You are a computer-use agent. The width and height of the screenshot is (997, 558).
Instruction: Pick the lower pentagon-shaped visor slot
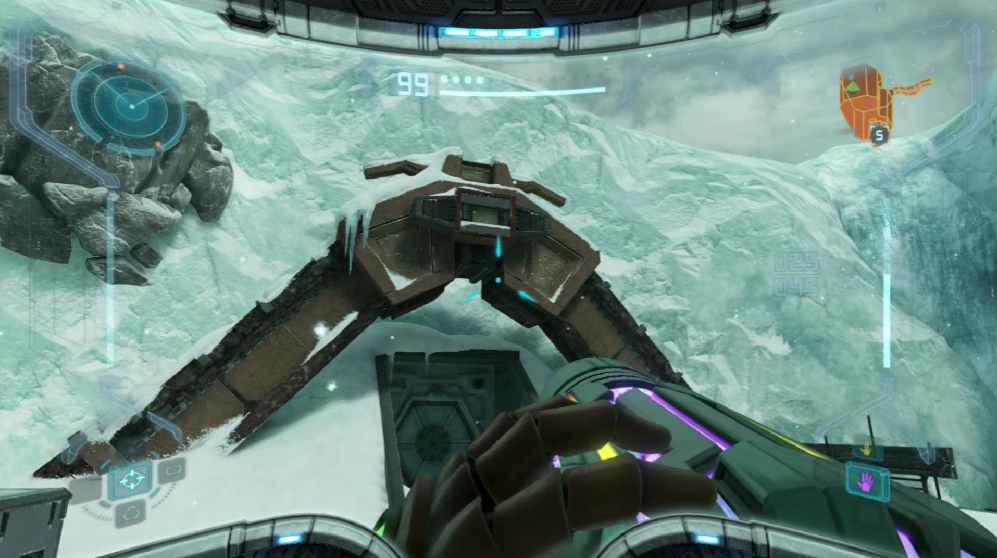pos(133,515)
